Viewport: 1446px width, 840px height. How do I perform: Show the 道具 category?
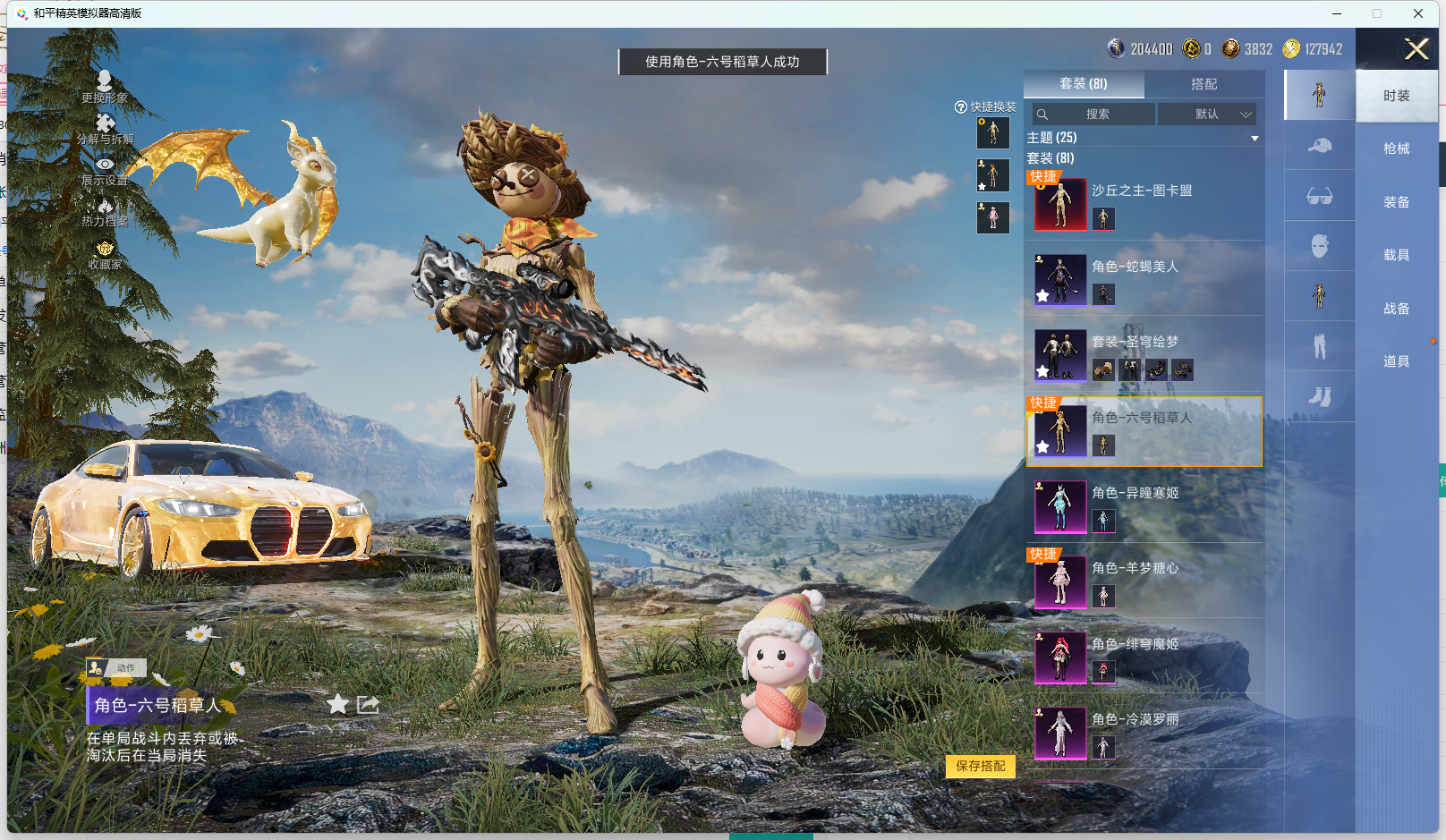[1396, 361]
